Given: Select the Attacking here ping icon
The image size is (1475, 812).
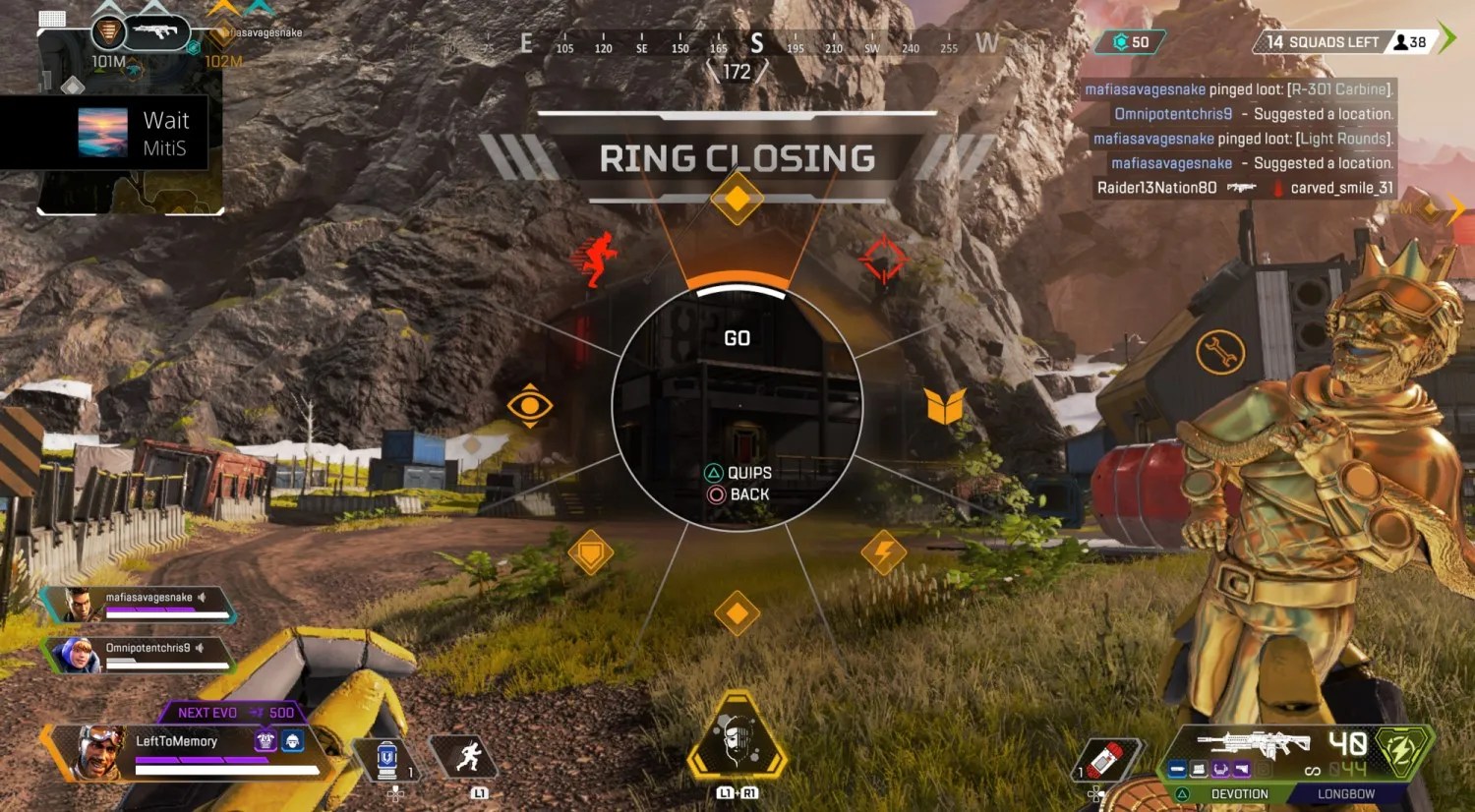Looking at the screenshot, I should click(x=596, y=260).
